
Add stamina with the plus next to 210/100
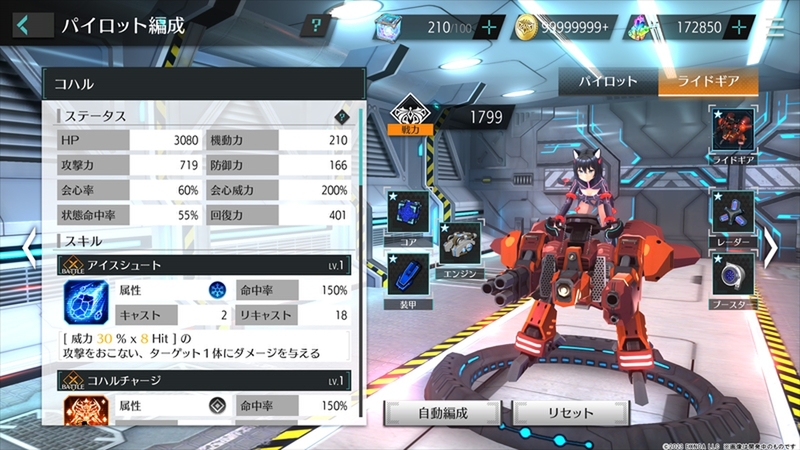coord(488,27)
